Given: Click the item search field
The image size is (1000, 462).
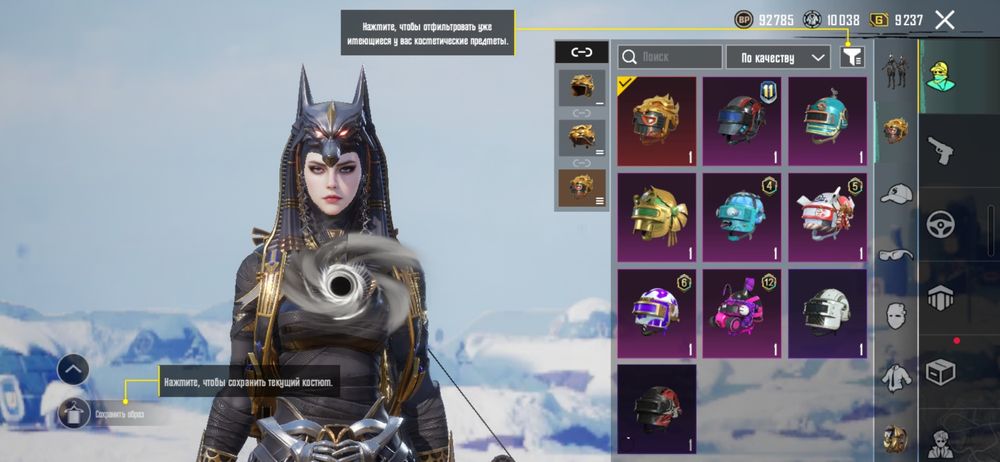Looking at the screenshot, I should click(670, 57).
